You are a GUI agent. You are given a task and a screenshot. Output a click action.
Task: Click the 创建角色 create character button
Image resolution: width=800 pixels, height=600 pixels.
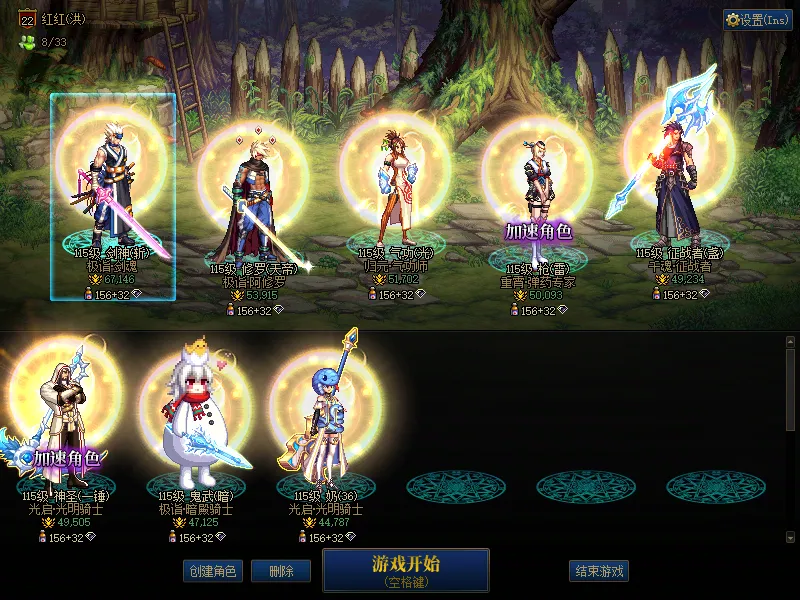[x=212, y=571]
